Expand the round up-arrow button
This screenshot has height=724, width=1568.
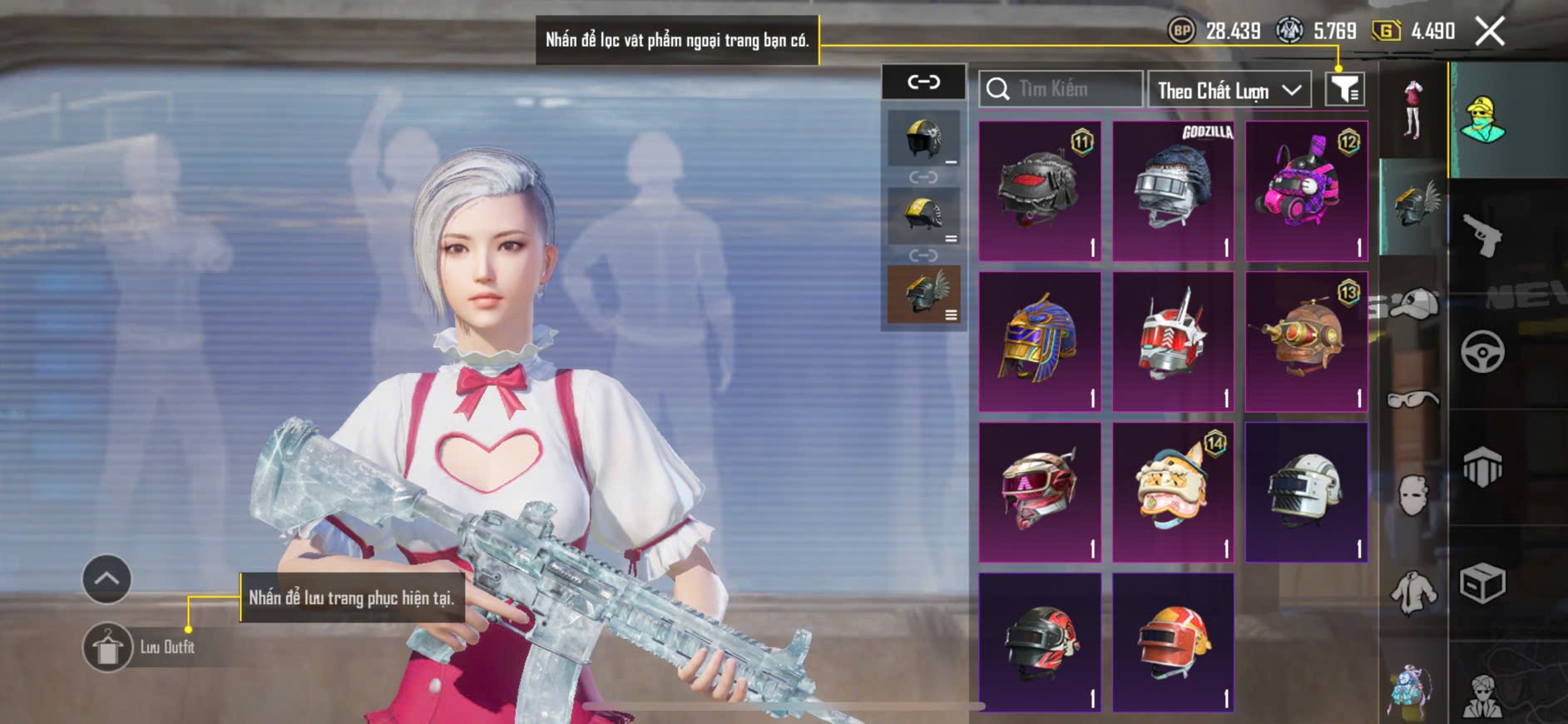tap(106, 578)
